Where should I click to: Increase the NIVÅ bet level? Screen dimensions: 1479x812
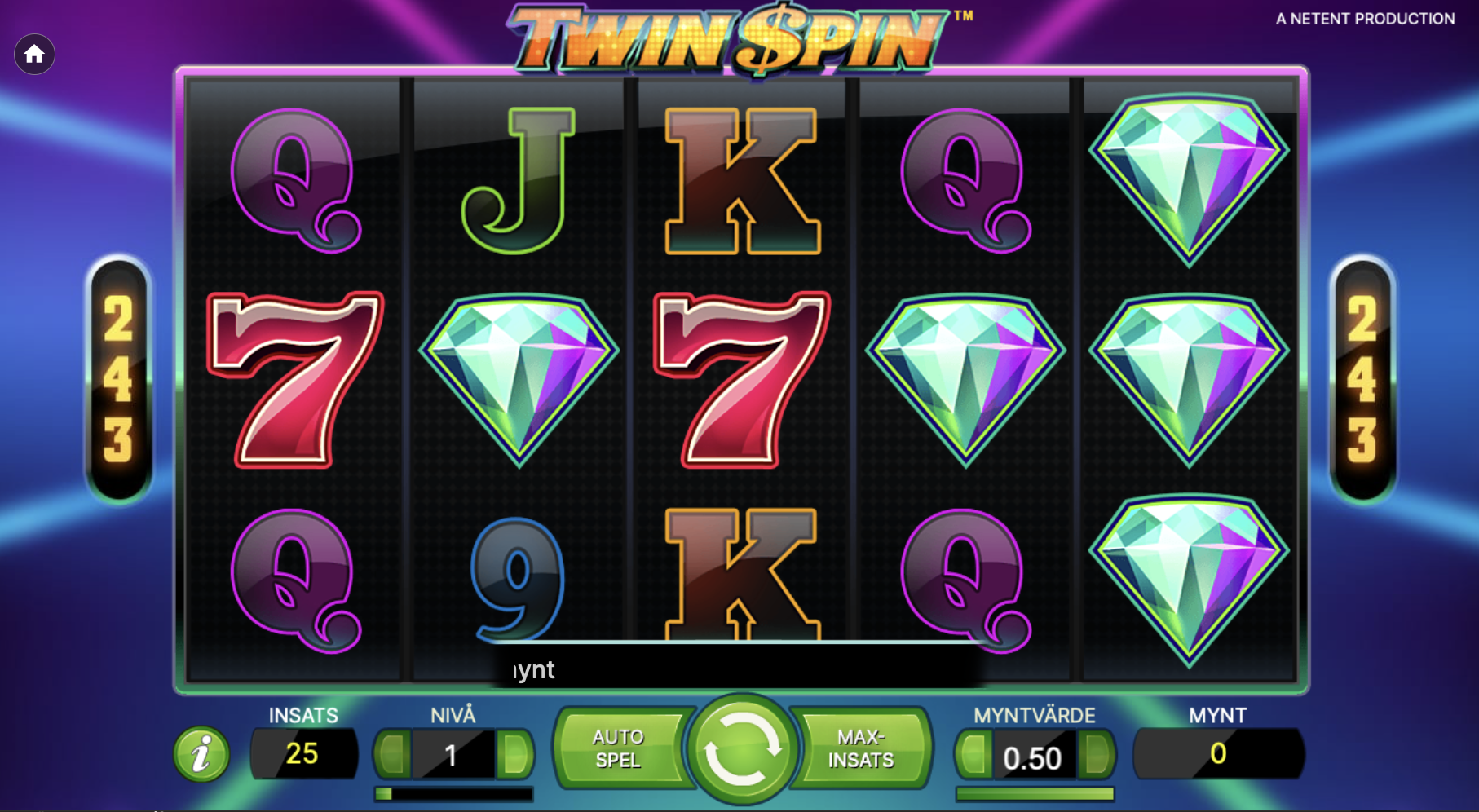coord(512,753)
